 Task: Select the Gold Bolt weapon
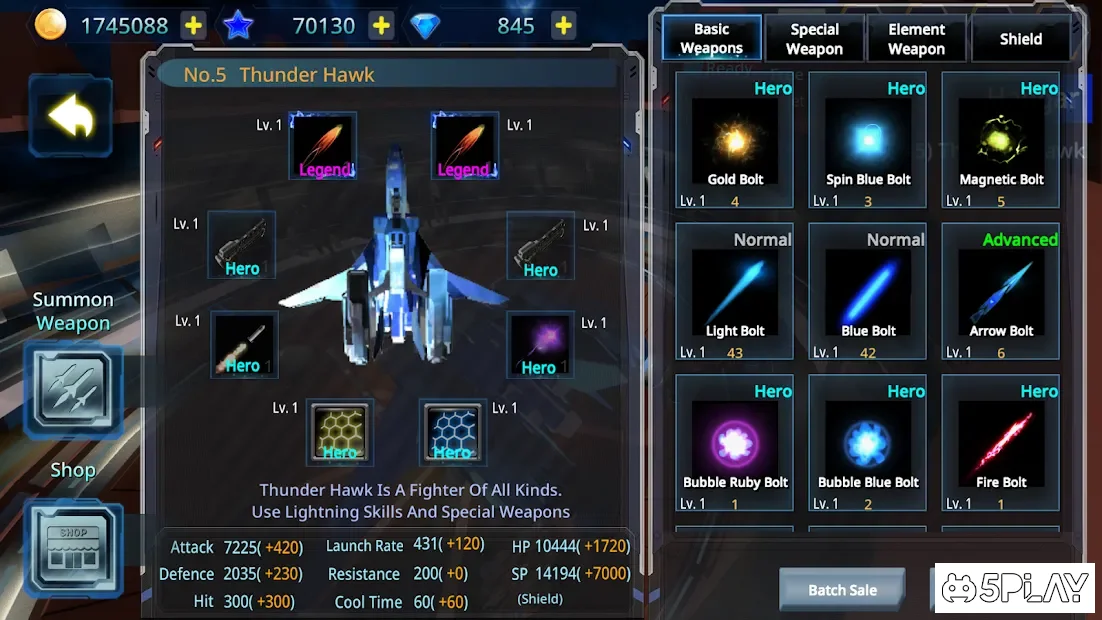[735, 140]
